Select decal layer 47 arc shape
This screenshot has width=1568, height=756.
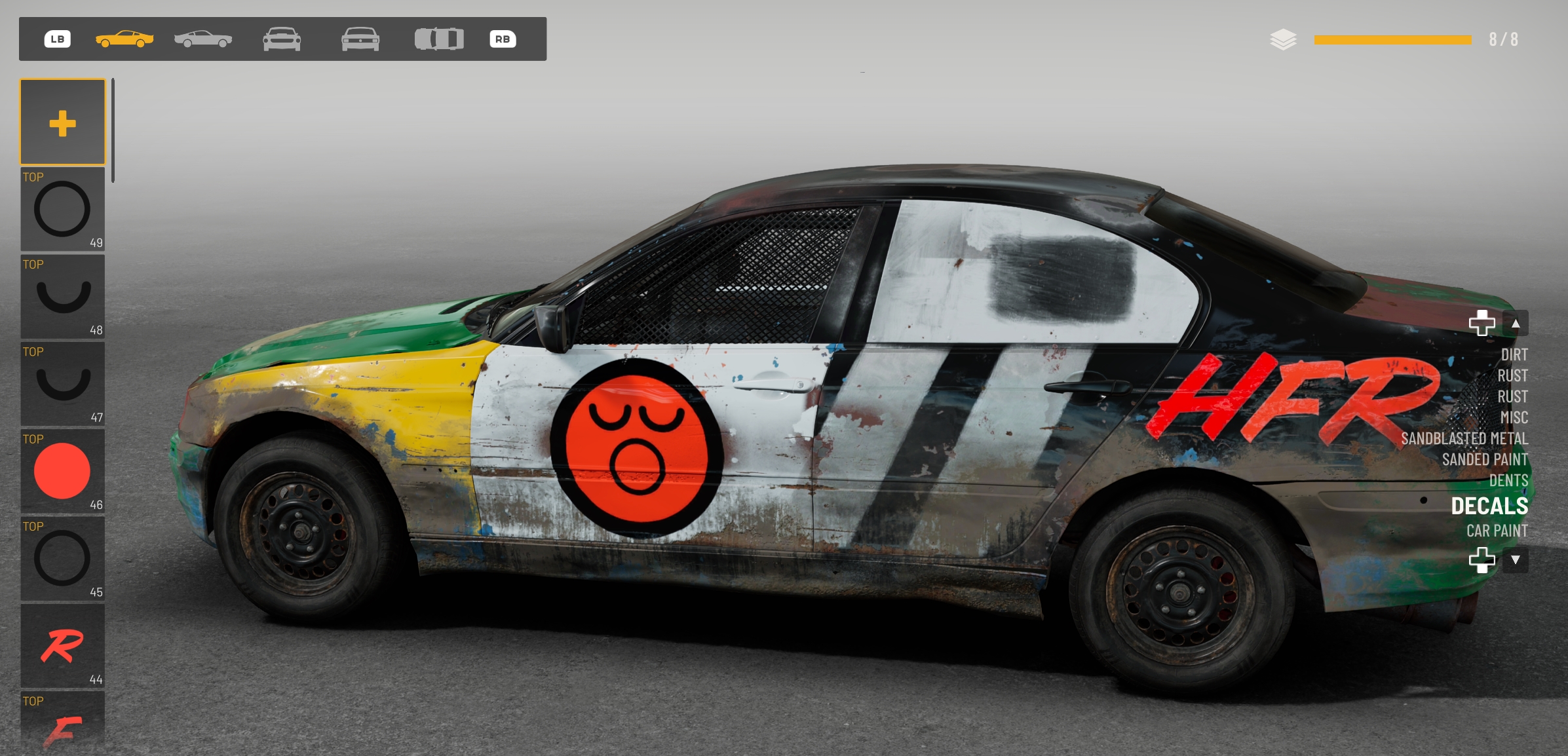coord(62,384)
